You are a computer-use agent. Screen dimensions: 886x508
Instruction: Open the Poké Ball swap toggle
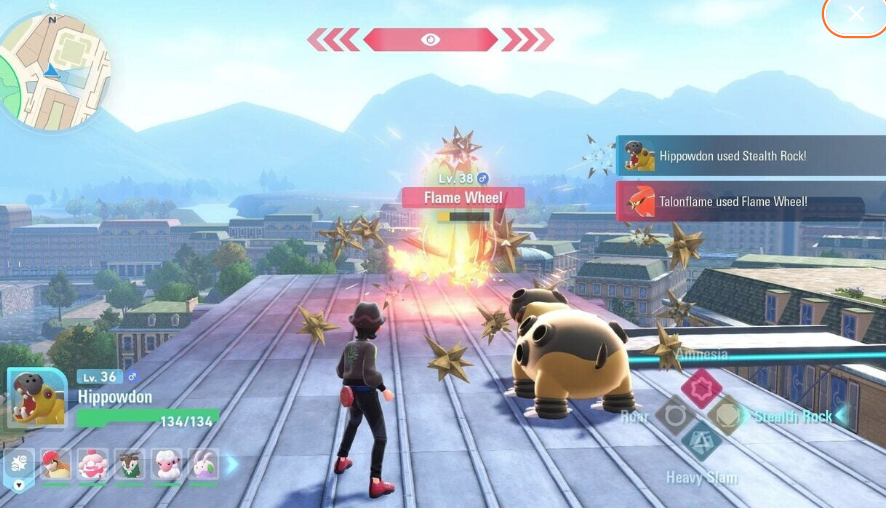pyautogui.click(x=19, y=467)
